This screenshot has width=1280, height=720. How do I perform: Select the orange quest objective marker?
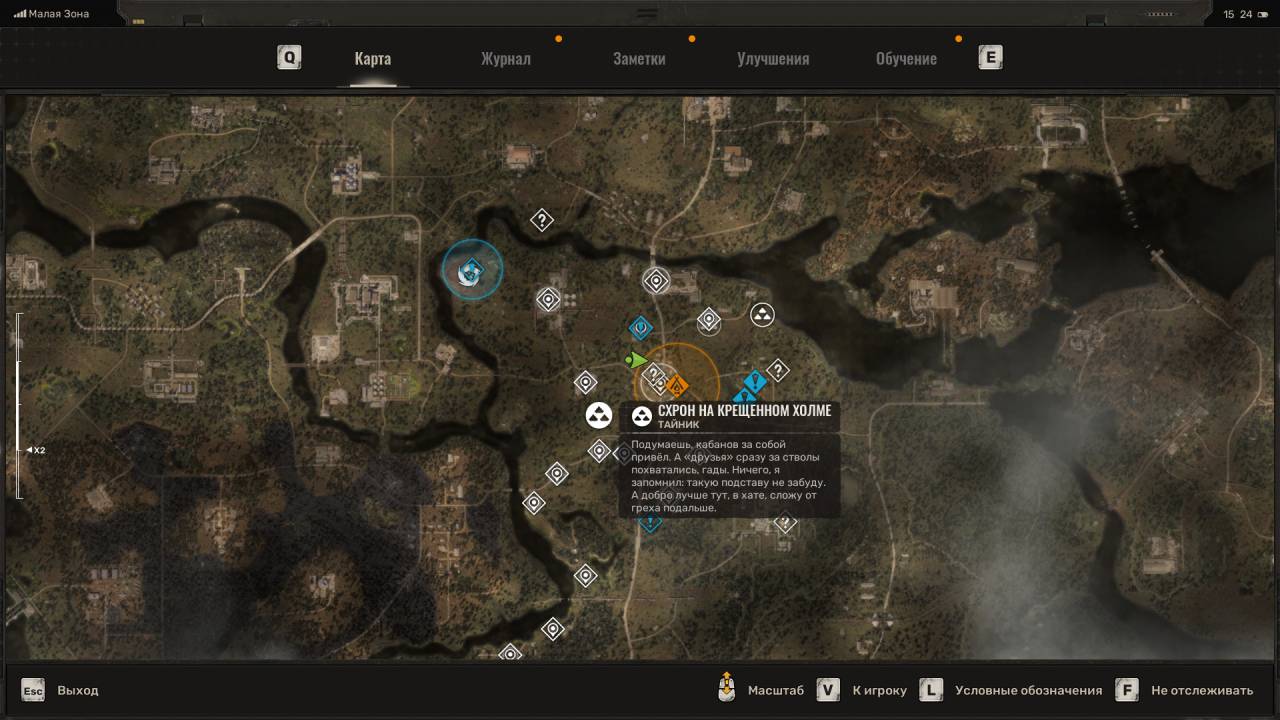[677, 385]
